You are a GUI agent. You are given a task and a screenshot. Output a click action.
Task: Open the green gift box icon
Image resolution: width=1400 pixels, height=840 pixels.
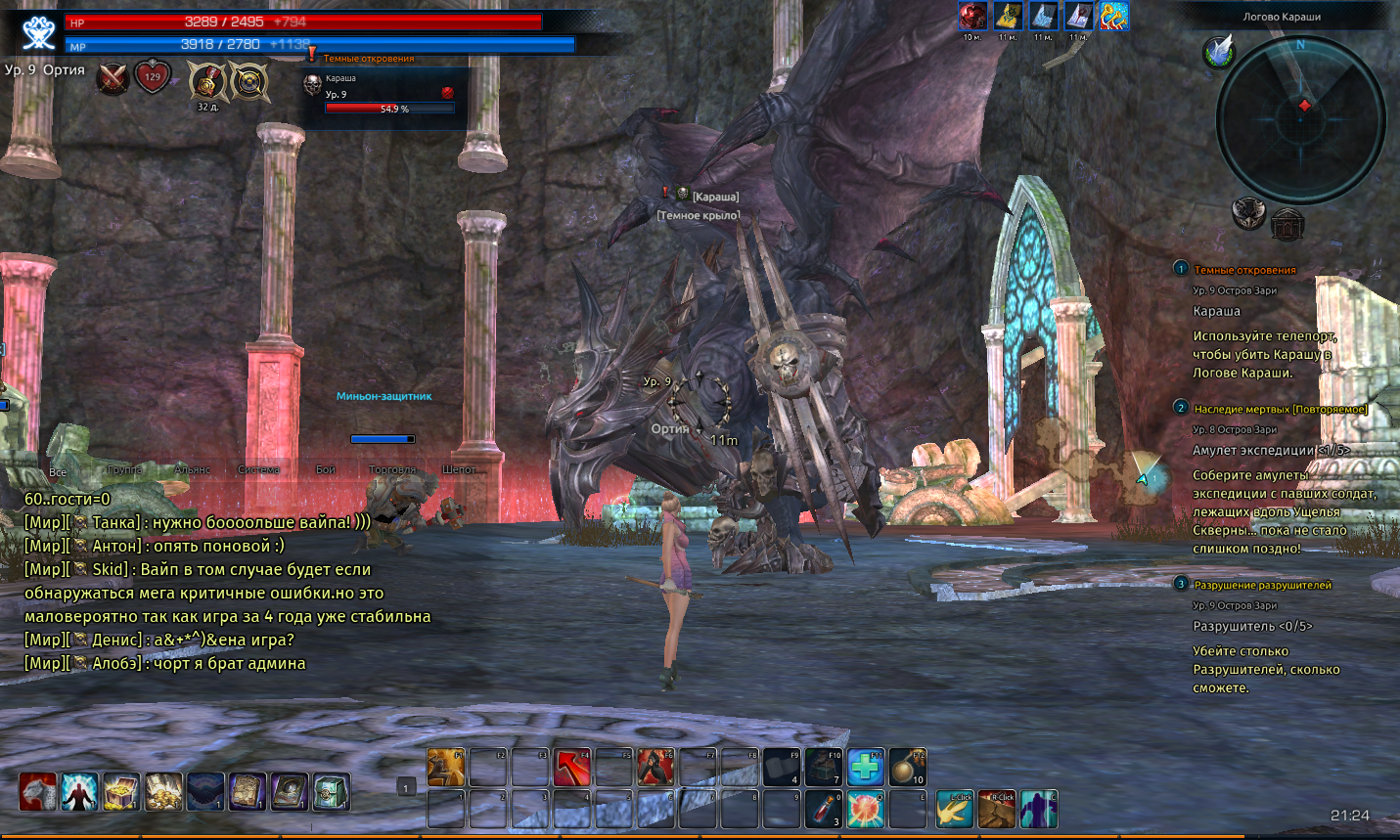click(x=332, y=792)
